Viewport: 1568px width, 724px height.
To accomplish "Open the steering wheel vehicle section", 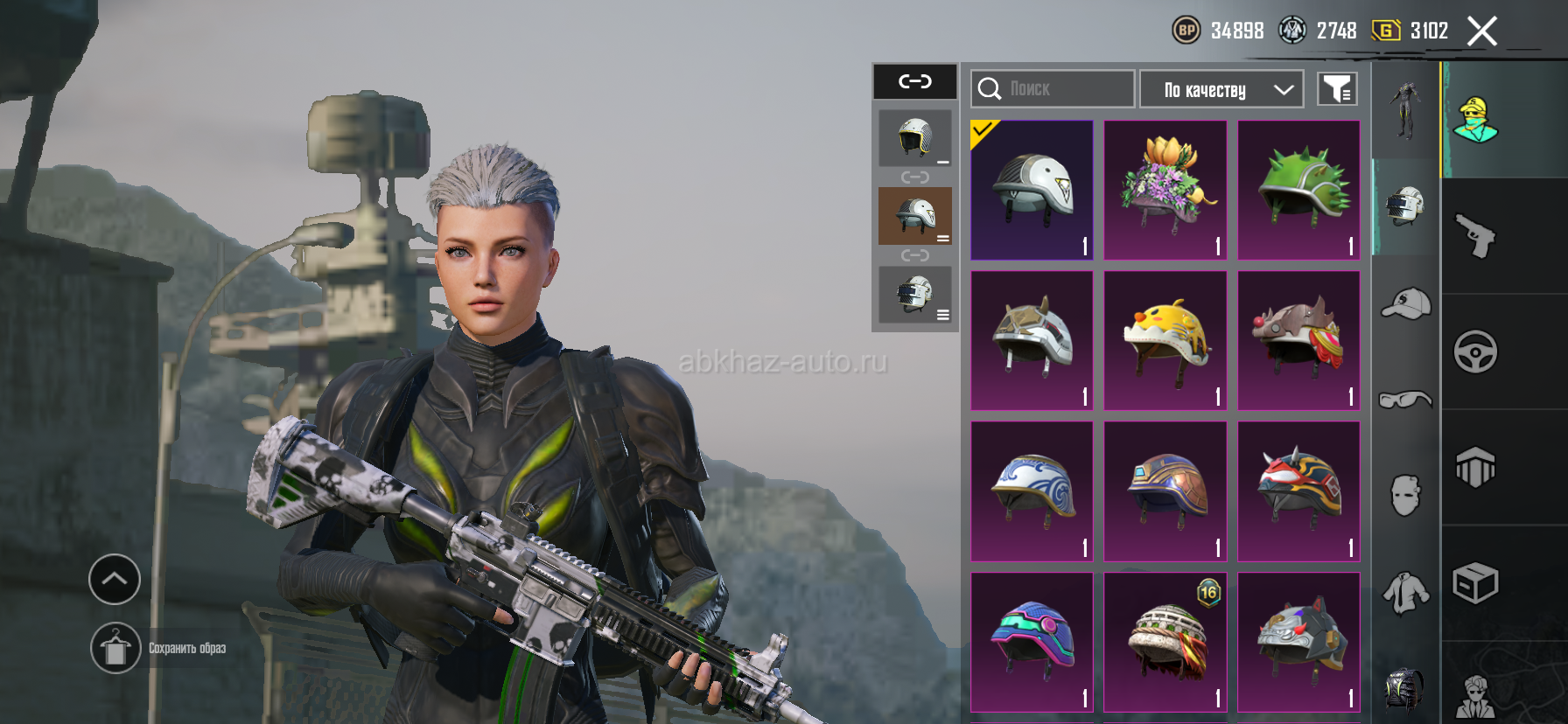I will 1475,352.
